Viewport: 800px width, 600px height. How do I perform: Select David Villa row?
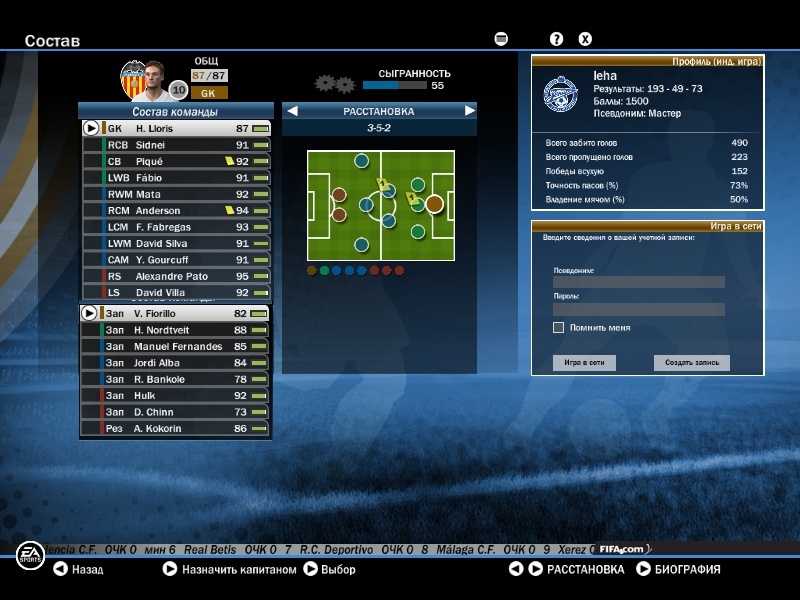[175, 292]
